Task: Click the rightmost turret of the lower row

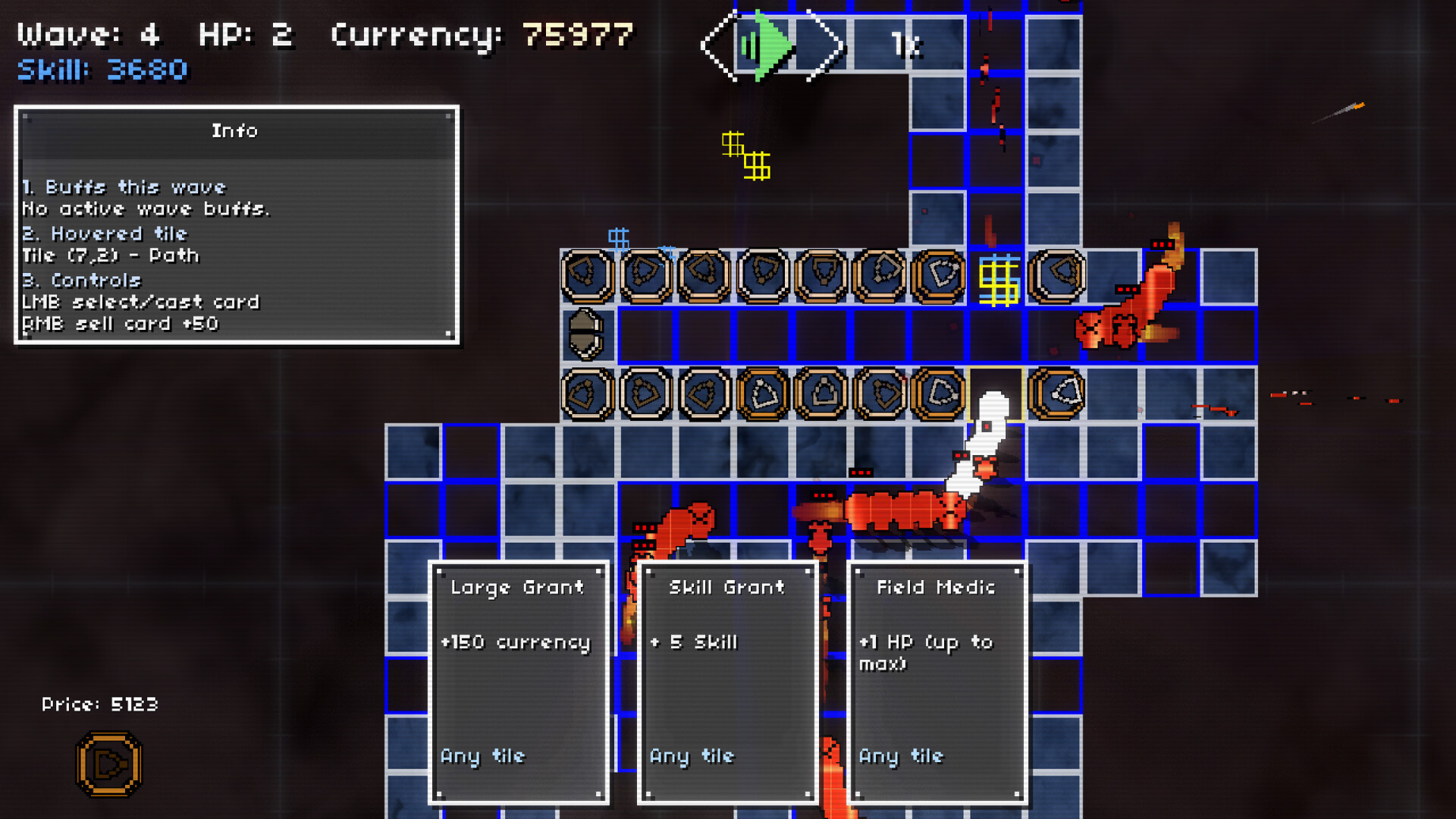Action: tap(1059, 393)
